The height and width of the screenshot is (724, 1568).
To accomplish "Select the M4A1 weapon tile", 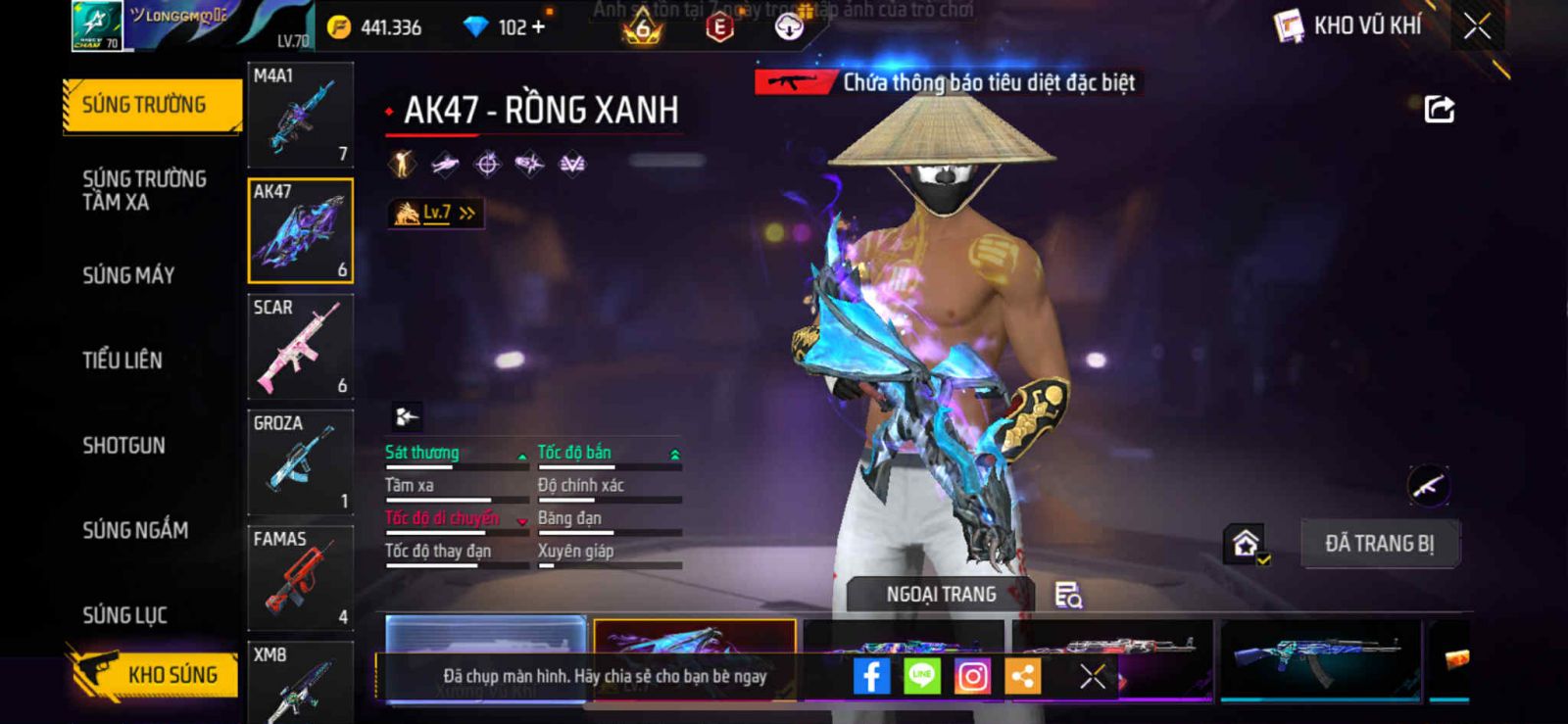I will coord(300,115).
